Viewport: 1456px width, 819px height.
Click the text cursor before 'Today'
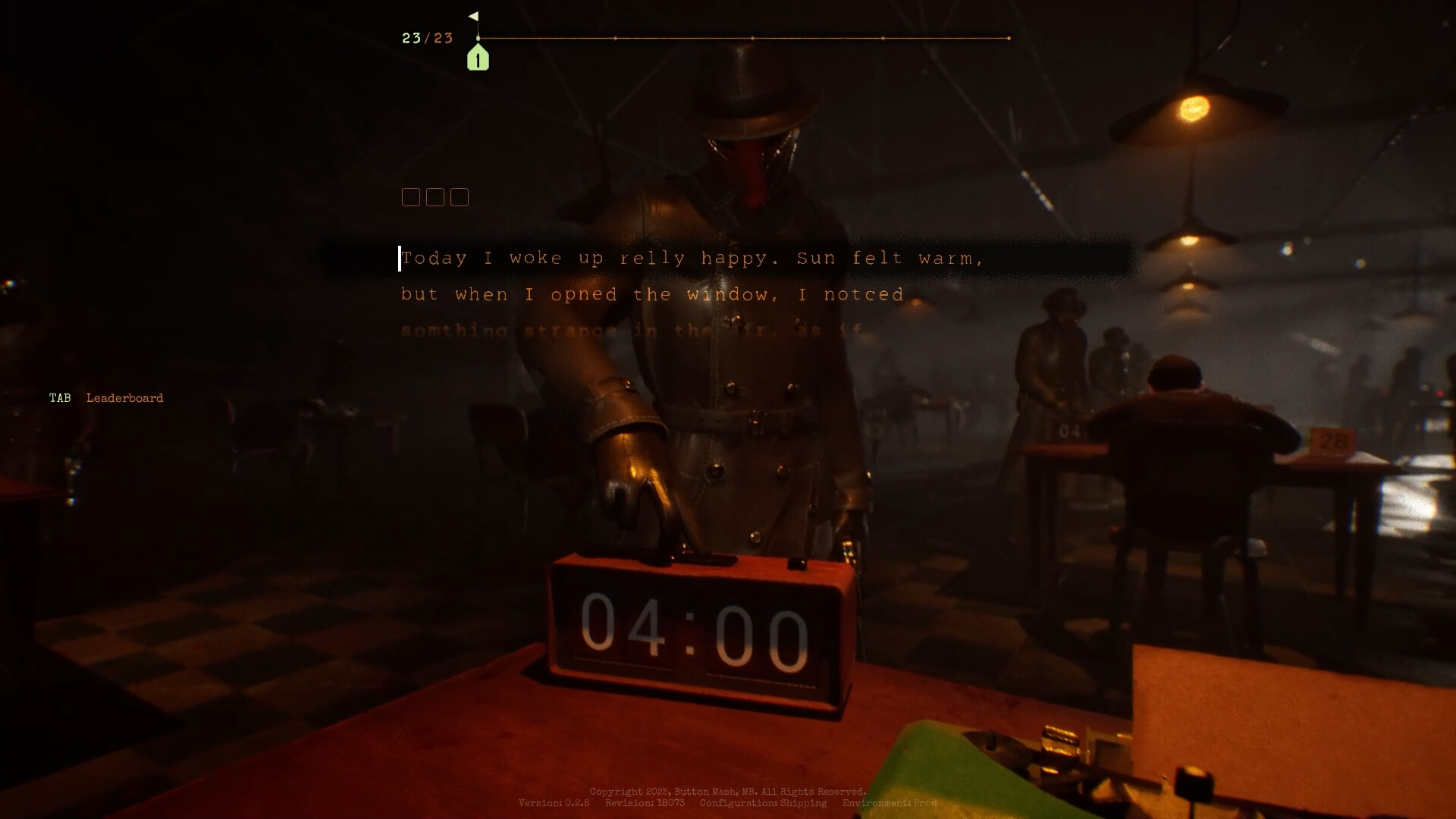click(x=400, y=259)
